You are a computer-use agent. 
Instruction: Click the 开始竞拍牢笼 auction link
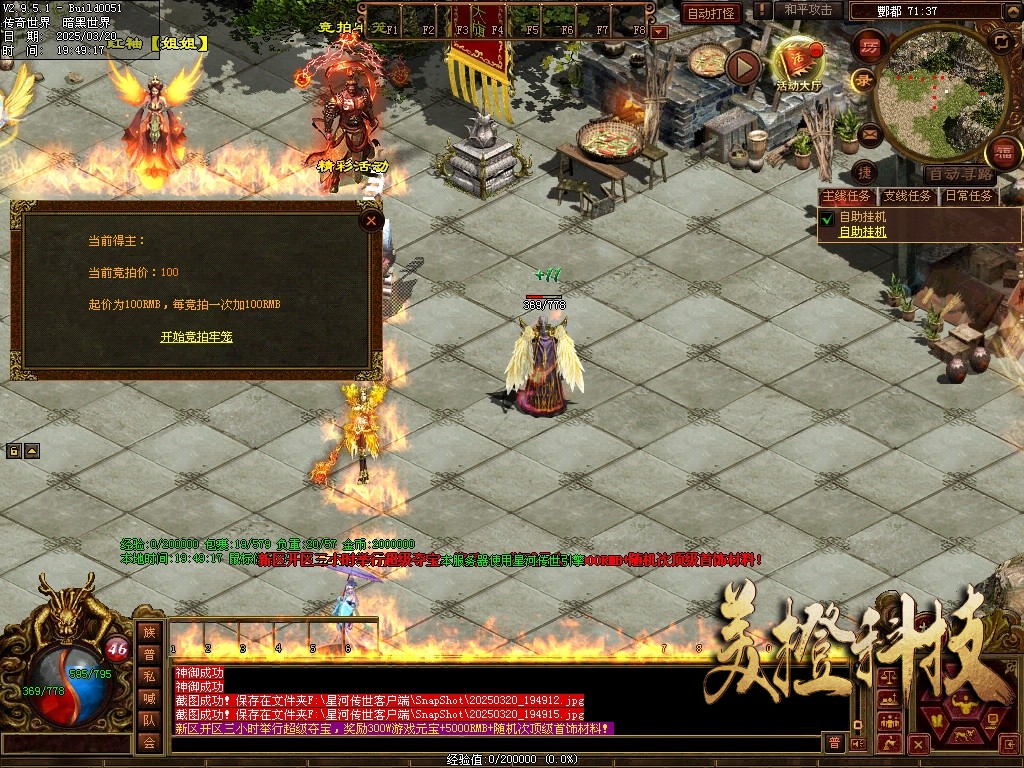pyautogui.click(x=196, y=337)
